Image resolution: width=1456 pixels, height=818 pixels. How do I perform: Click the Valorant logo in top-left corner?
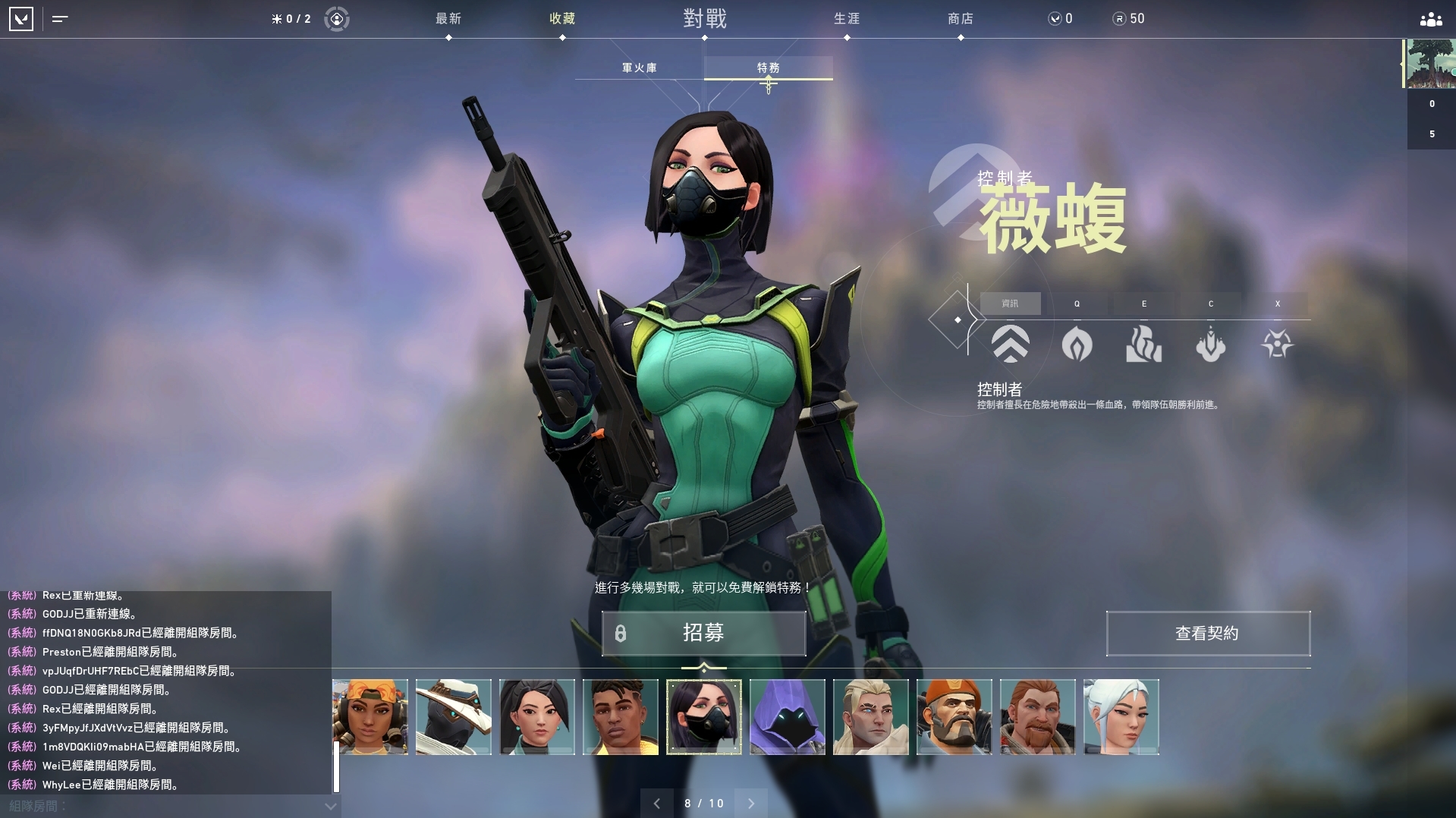click(x=22, y=19)
